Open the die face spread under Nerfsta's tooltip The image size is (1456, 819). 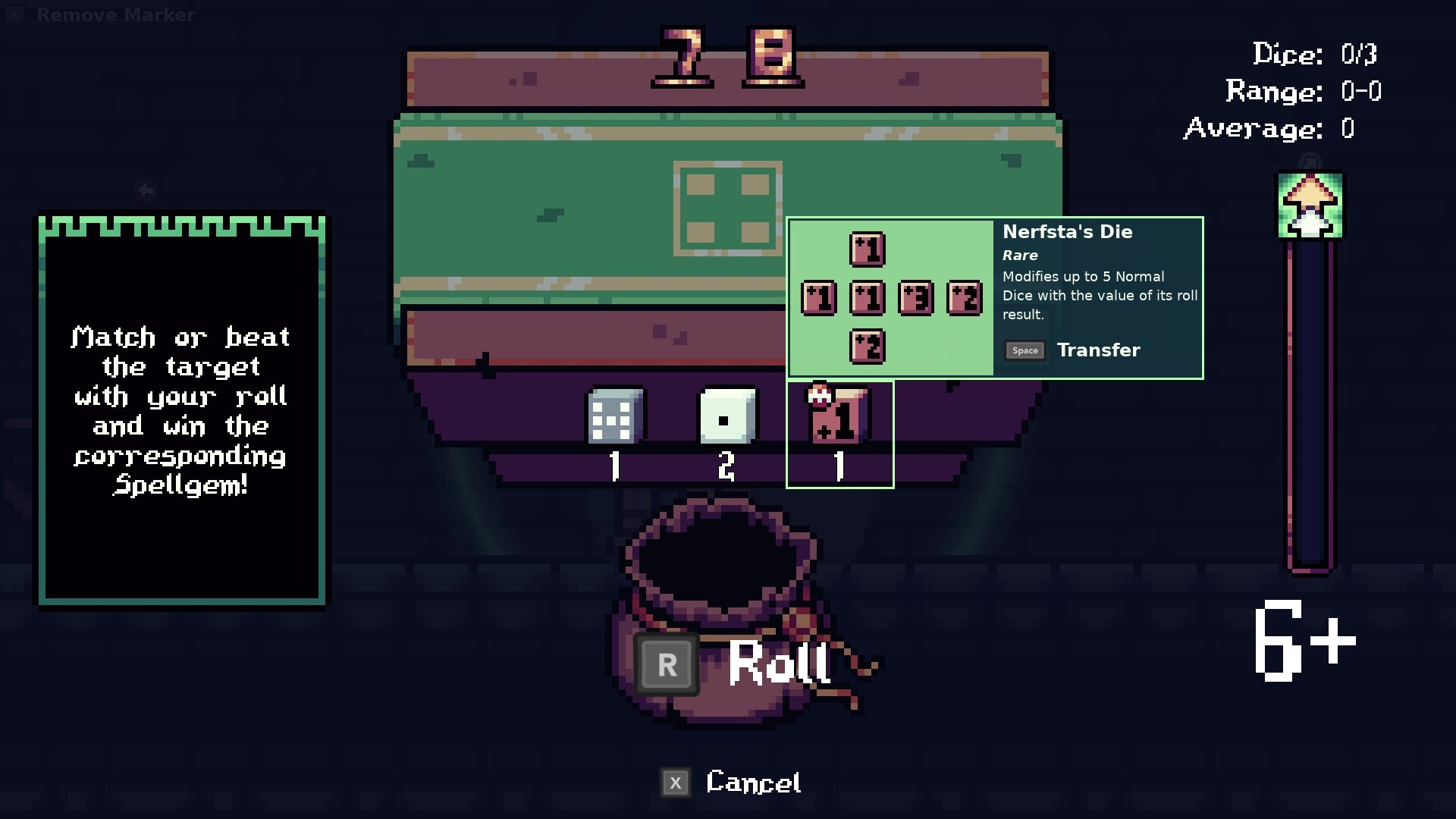click(891, 297)
